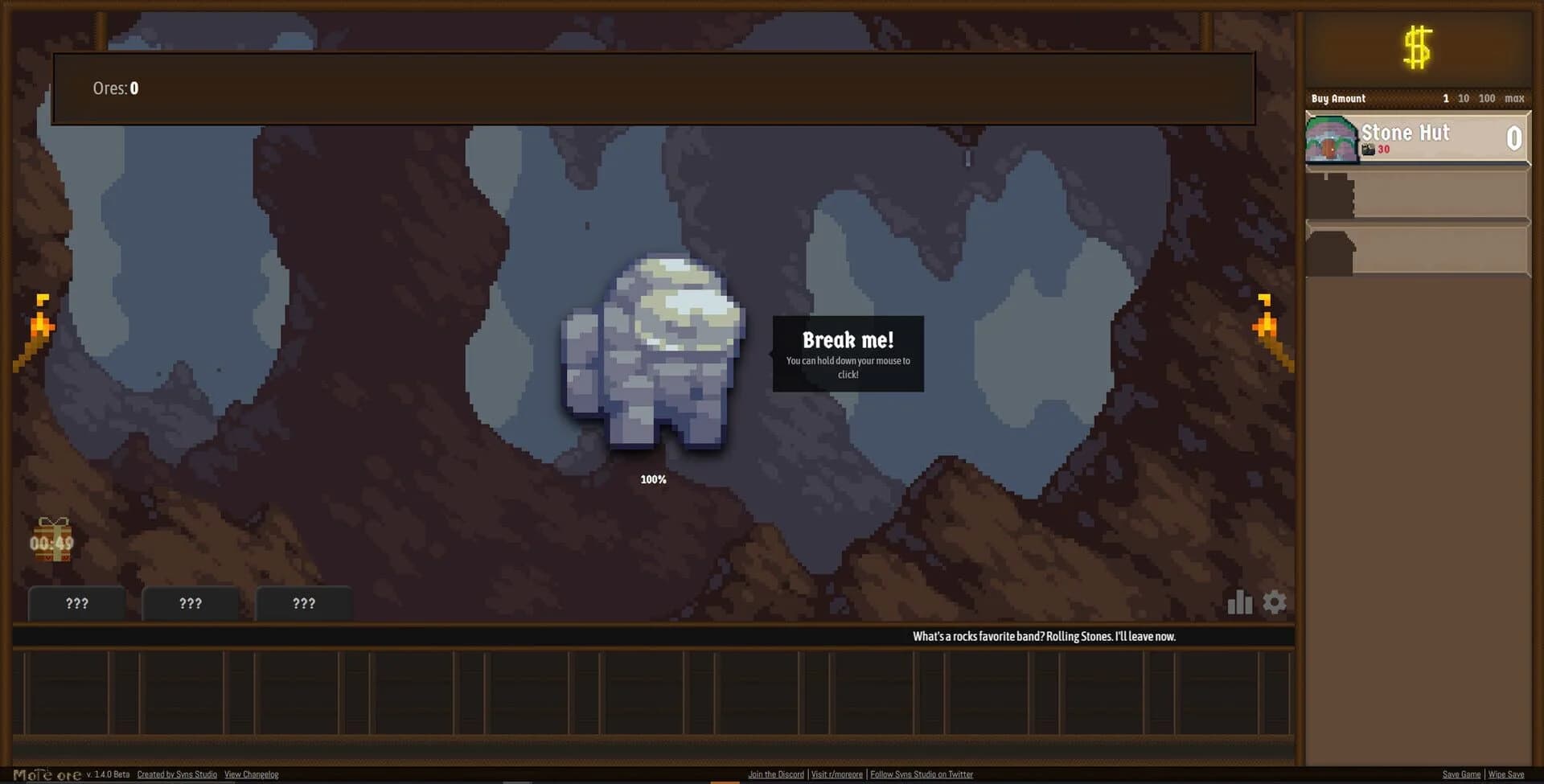This screenshot has height=784, width=1544.
Task: Click Save Game in the bottom right
Action: (1460, 774)
